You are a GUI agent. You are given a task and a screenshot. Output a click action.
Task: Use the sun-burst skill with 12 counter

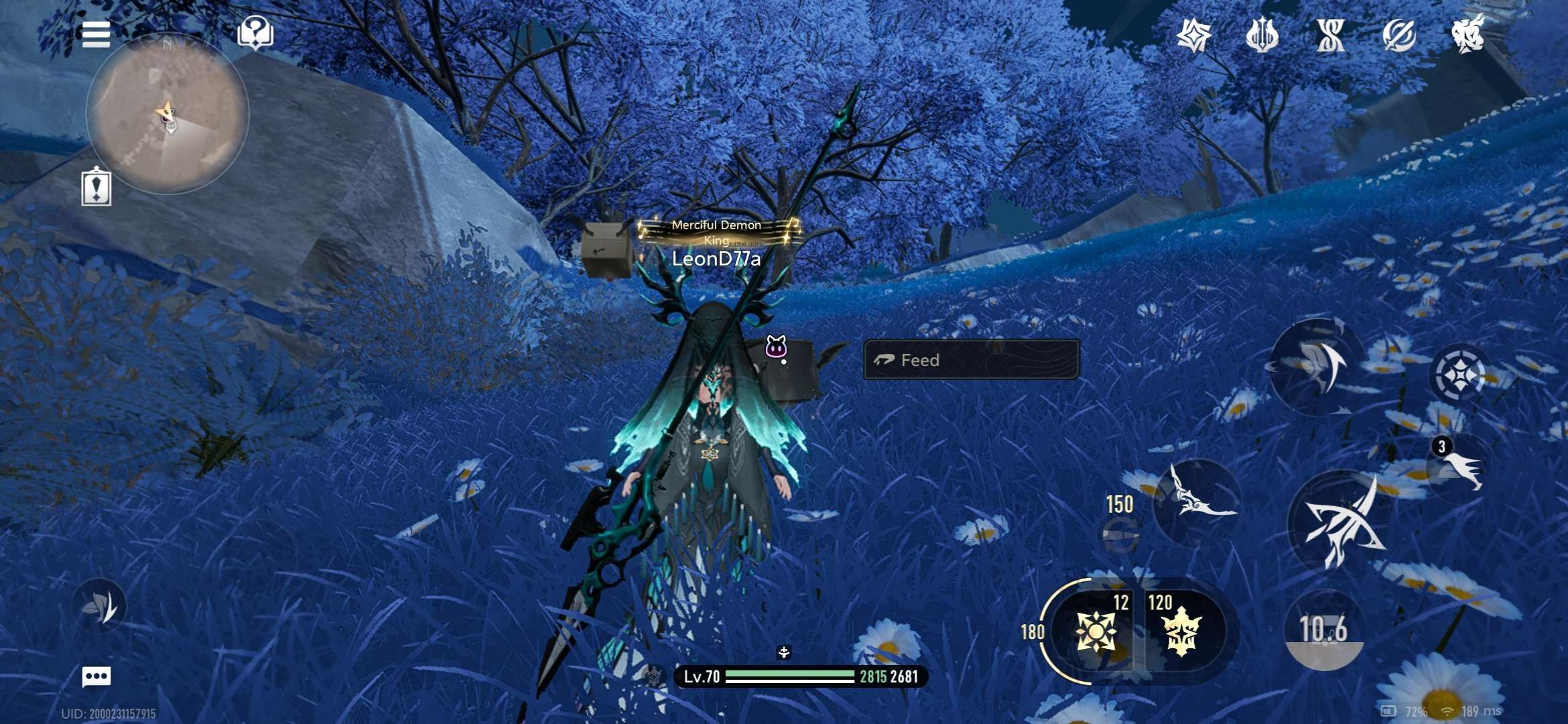point(1096,631)
